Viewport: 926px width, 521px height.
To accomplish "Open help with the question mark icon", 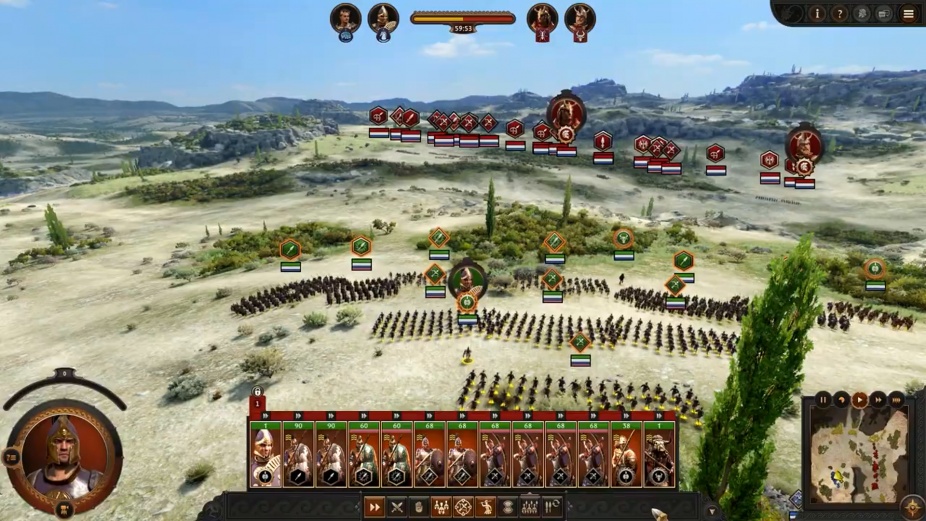I will tap(840, 14).
